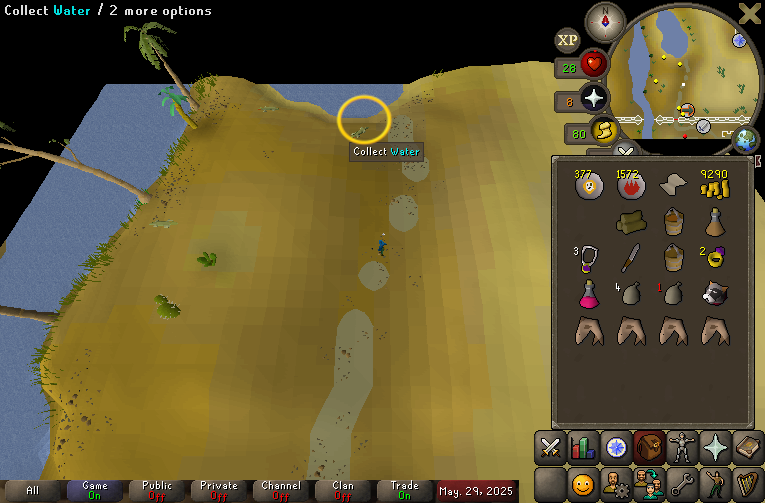
Task: Open the Combat Options crossed-swords tab
Action: [550, 449]
